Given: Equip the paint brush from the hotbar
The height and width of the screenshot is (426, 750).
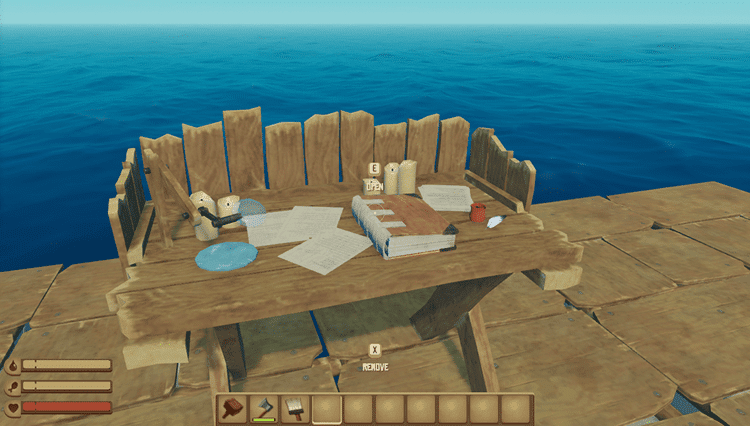Looking at the screenshot, I should 296,409.
